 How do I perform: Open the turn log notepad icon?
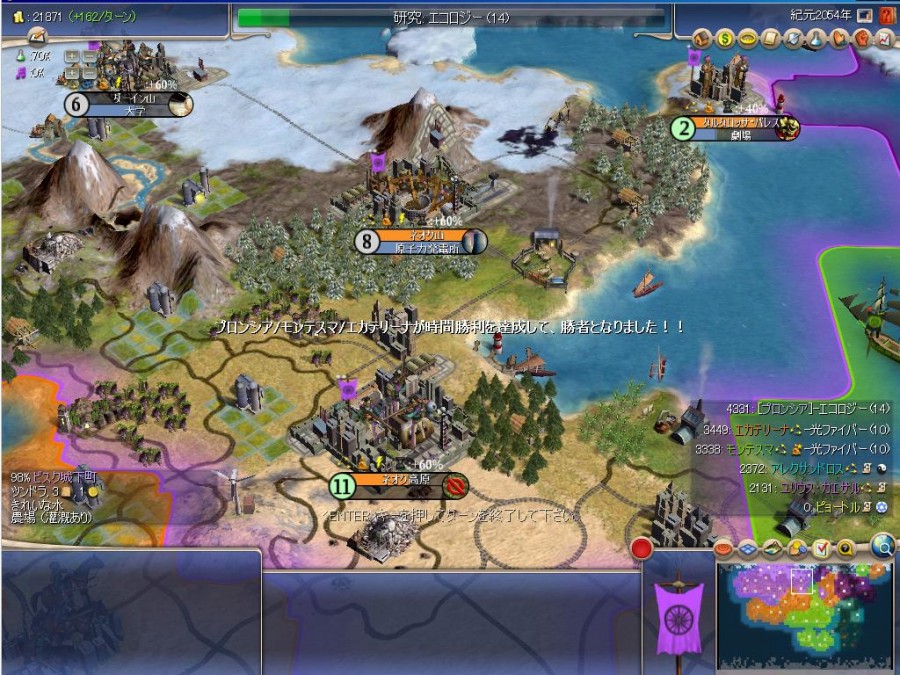click(x=38, y=36)
